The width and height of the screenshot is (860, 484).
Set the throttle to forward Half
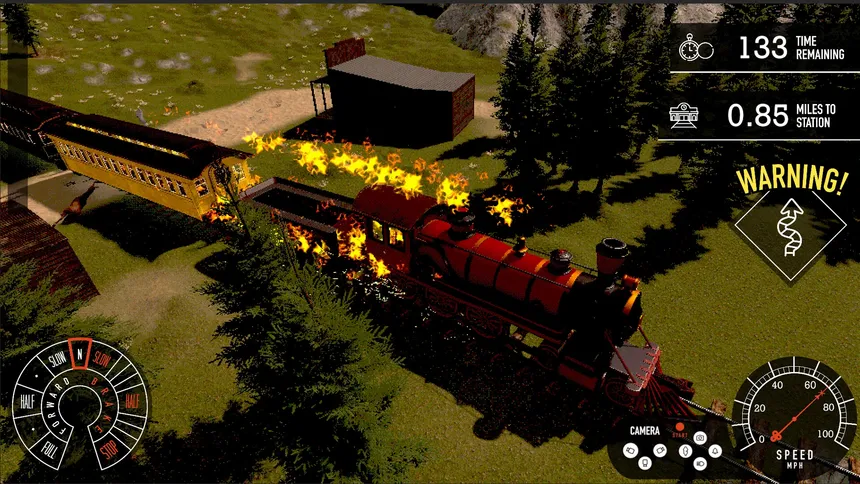click(26, 402)
